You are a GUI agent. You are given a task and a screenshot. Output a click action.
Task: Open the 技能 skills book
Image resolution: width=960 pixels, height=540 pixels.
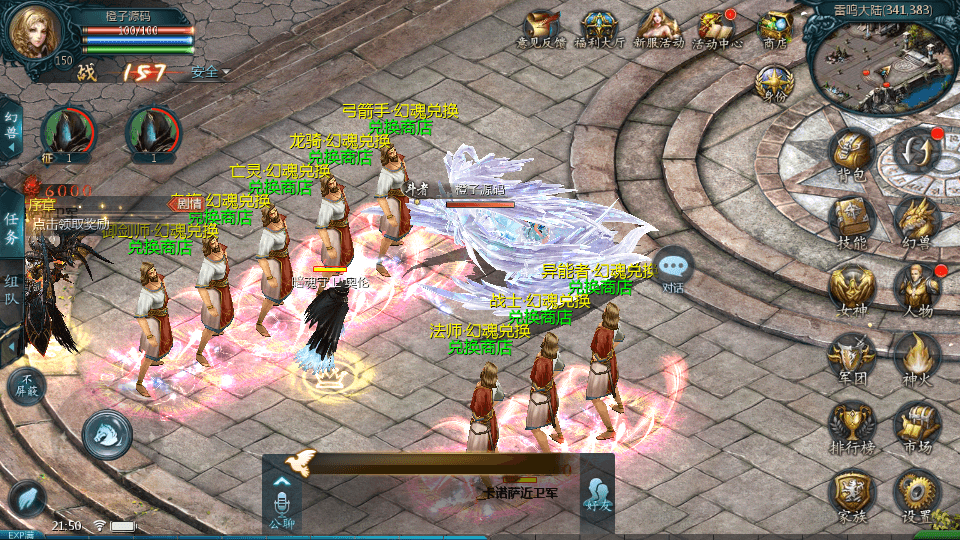coord(852,219)
